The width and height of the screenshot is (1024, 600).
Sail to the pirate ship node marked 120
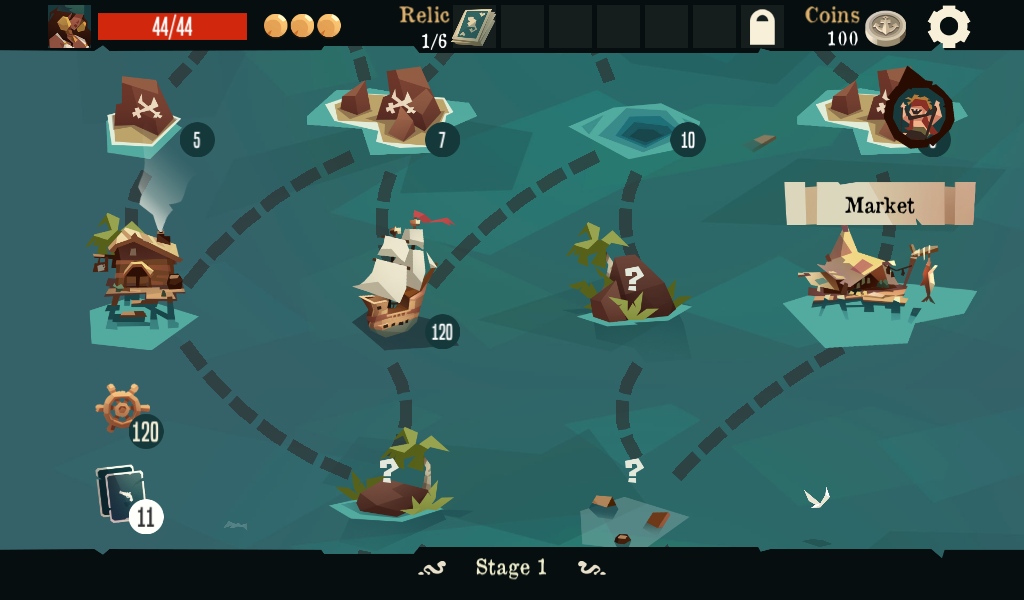[395, 281]
